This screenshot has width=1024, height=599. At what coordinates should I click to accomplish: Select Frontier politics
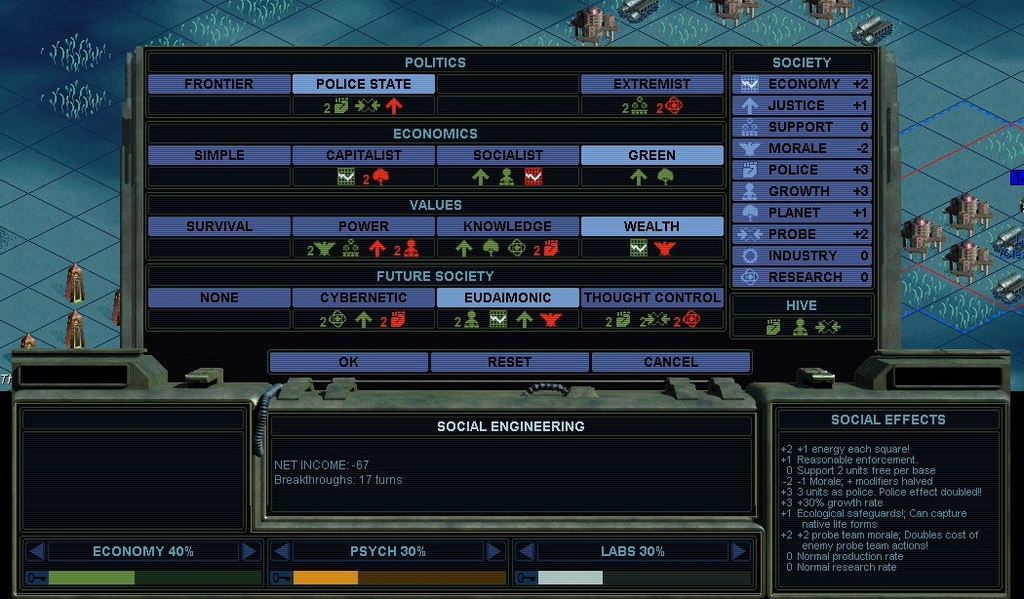(219, 84)
